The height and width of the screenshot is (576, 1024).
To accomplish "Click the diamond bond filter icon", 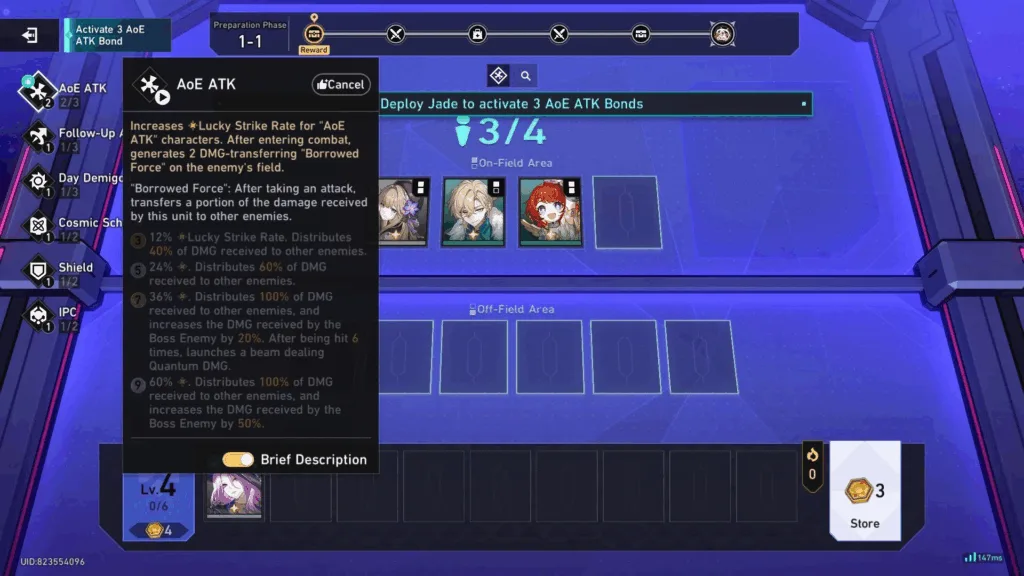I will (498, 76).
